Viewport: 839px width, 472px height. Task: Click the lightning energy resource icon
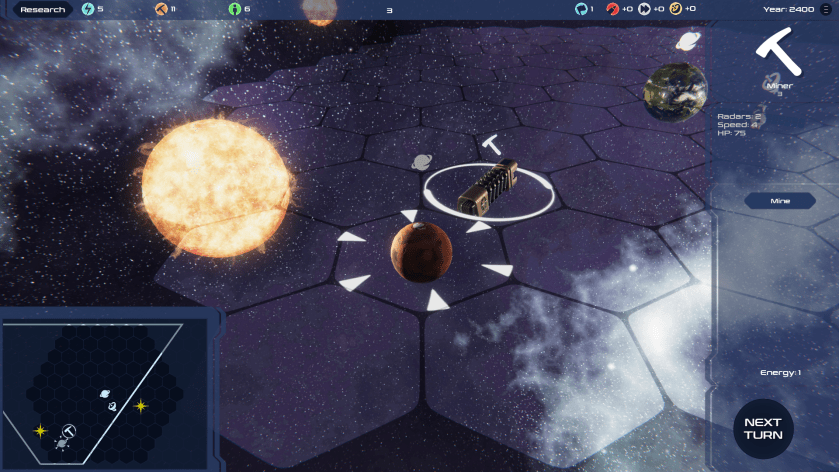click(x=88, y=9)
